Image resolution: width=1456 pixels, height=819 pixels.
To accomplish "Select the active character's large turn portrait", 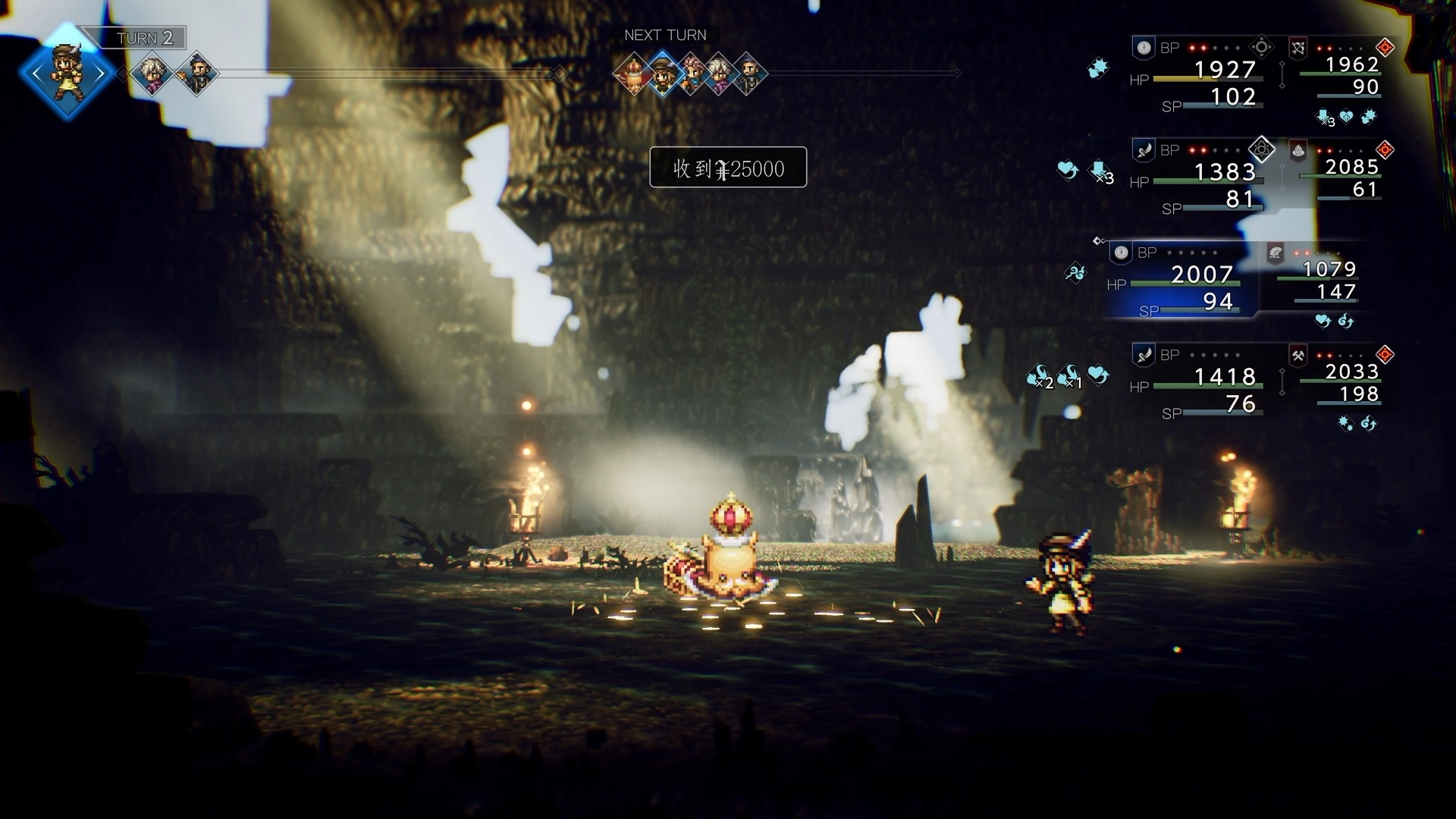I will (x=67, y=74).
